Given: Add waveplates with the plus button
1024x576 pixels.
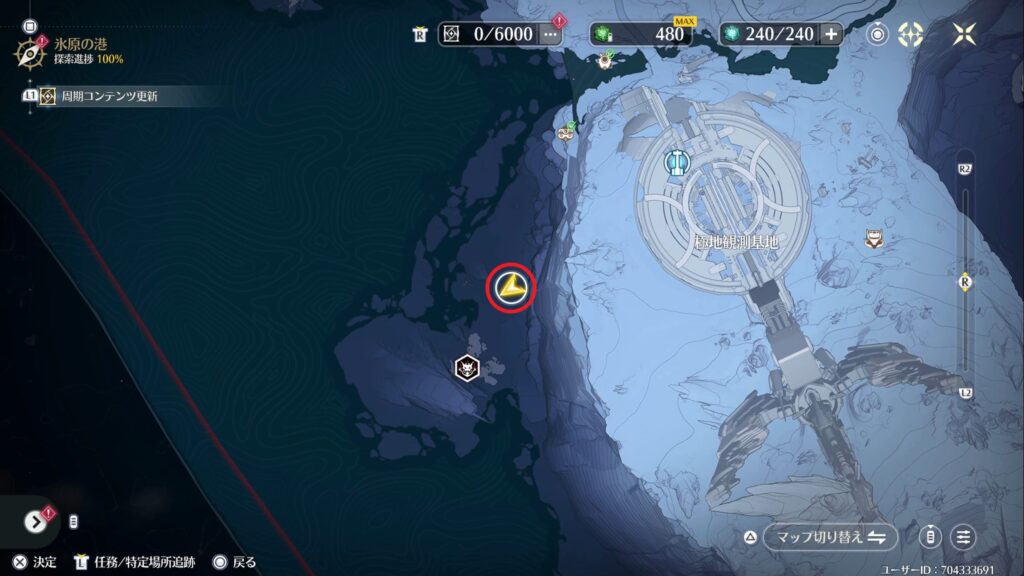Looking at the screenshot, I should click(x=831, y=34).
